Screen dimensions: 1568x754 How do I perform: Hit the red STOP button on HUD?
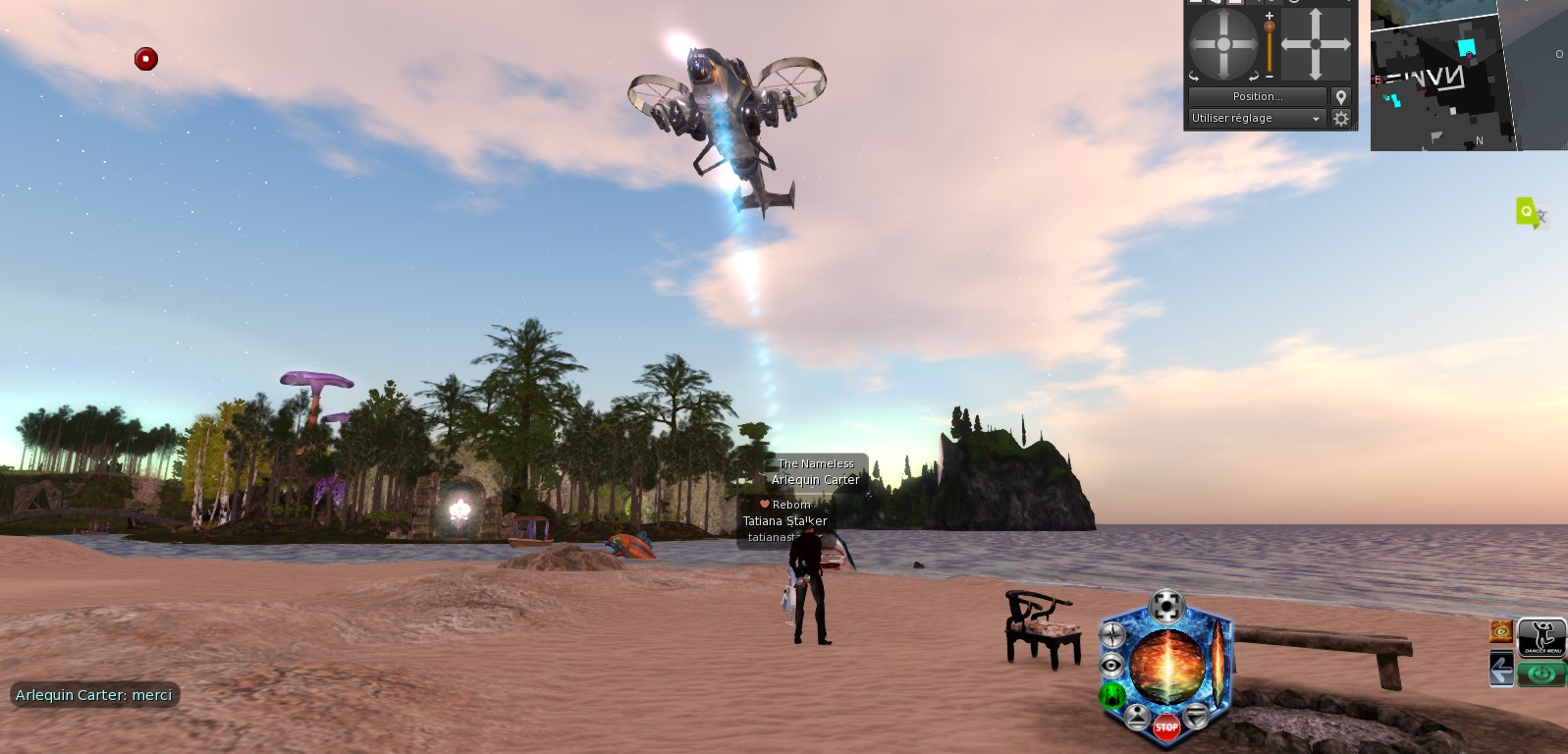(x=1166, y=727)
